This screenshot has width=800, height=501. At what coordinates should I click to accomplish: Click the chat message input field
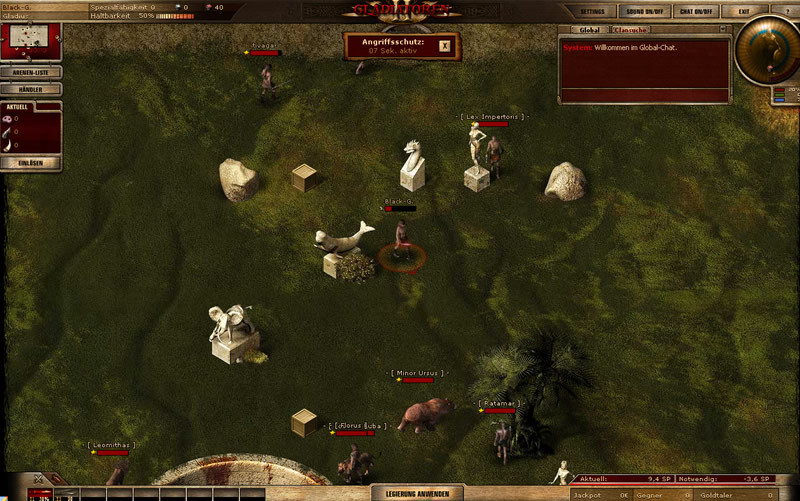644,97
